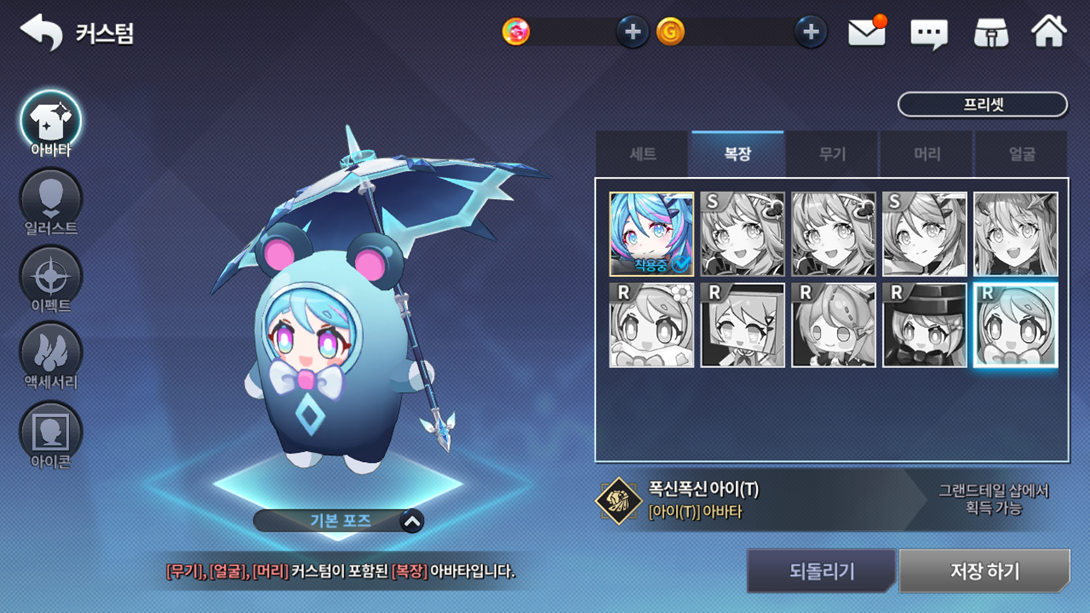
Task: Save the costume with 저장 하기
Action: click(984, 571)
